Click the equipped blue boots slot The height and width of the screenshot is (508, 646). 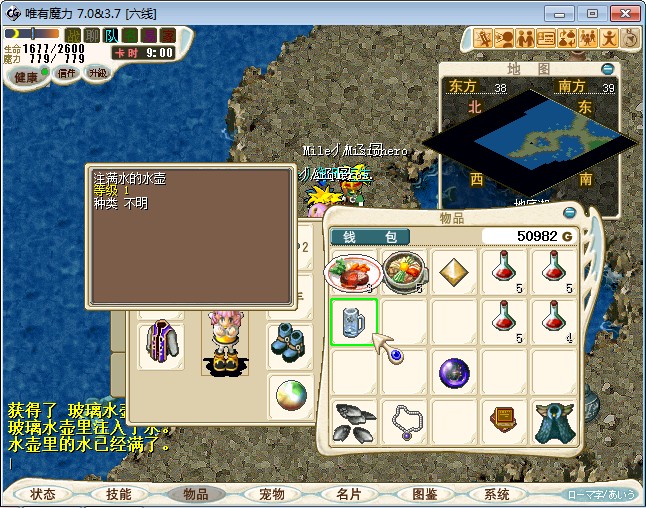pos(289,341)
